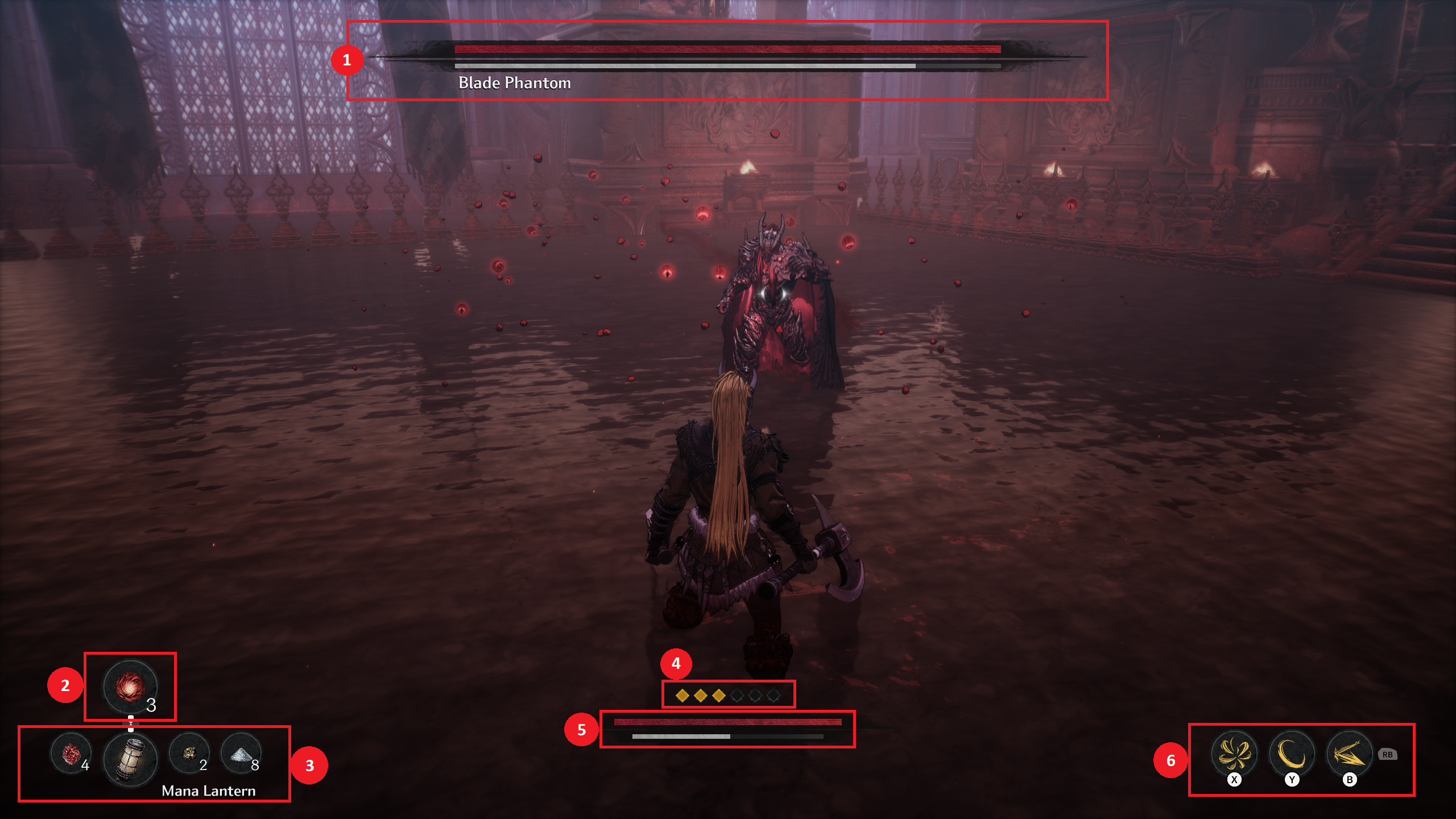Activate the whirling multi-slash skill icon
The width and height of the screenshot is (1456, 819).
(x=1234, y=754)
